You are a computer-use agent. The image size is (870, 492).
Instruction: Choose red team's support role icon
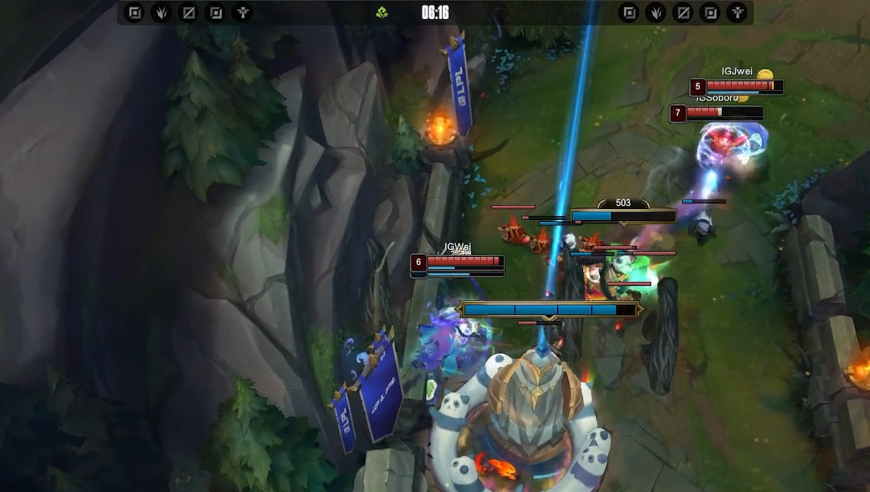737,13
